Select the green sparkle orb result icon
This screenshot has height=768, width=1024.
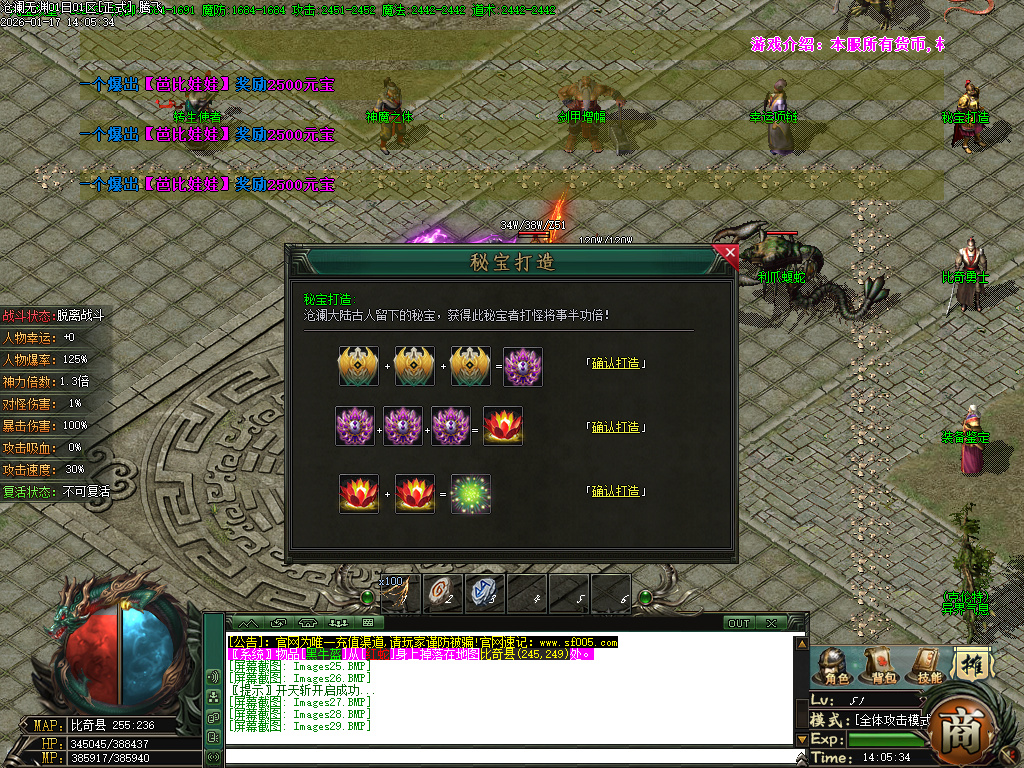click(470, 494)
